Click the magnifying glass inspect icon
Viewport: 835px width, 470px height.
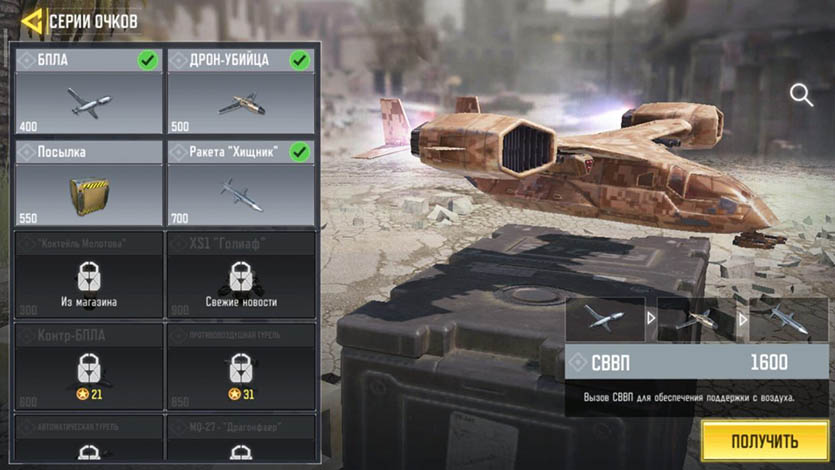point(801,95)
